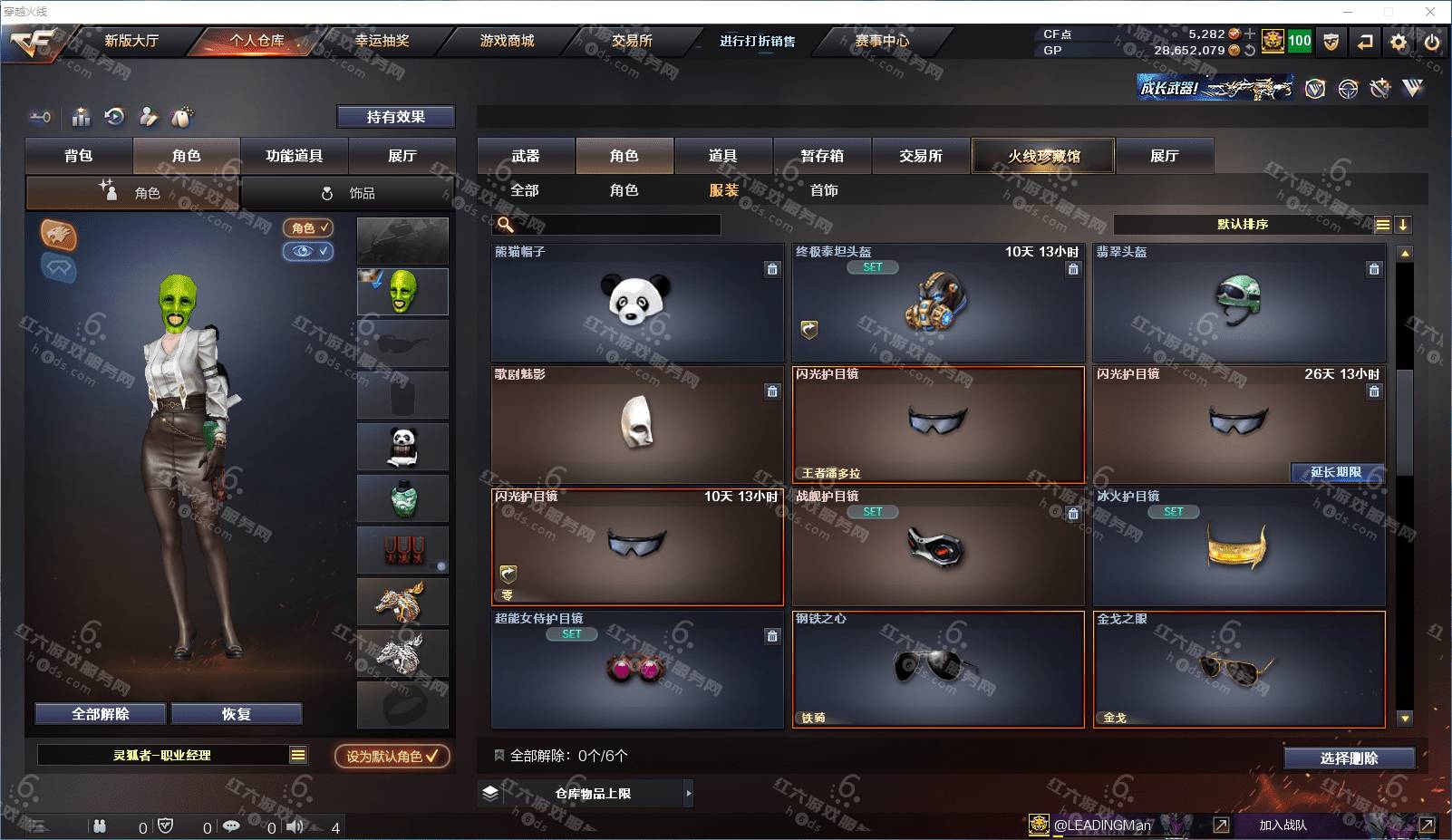Viewport: 1452px width, 840px height.
Task: Click the 全部解除 unequip all button
Action: (101, 714)
